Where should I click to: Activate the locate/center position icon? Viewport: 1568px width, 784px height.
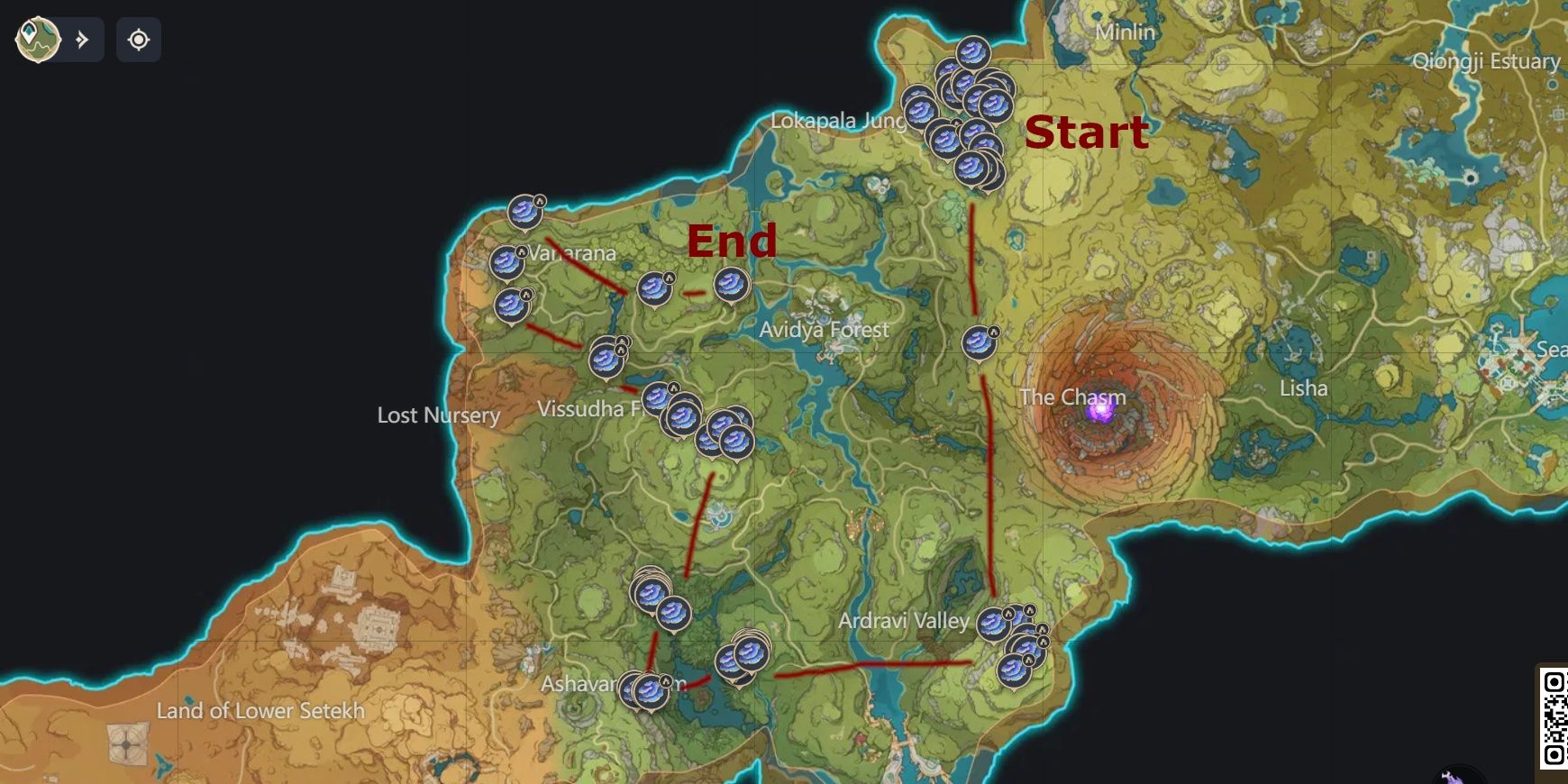(140, 40)
